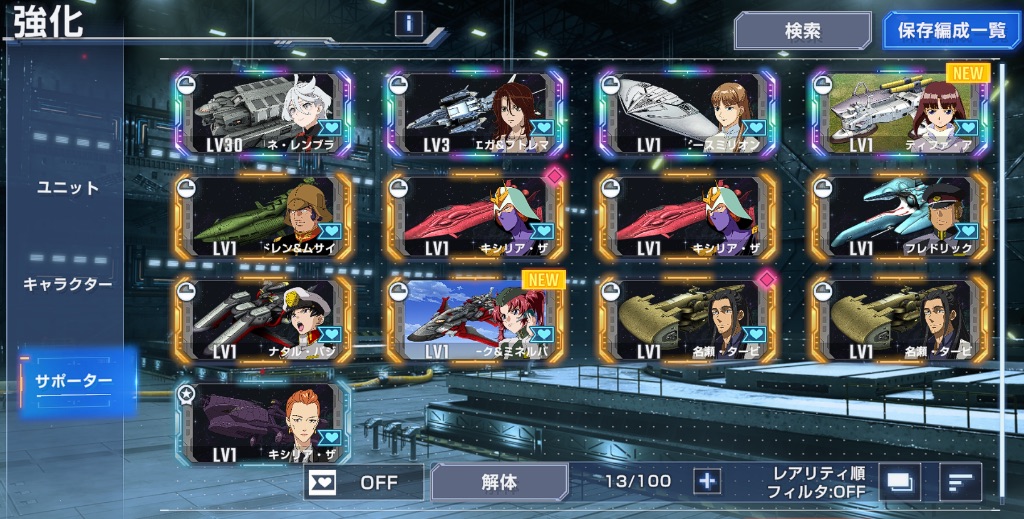Open the 保存編成一覧 saved formations list
Viewport: 1024px width, 519px height.
(x=951, y=31)
